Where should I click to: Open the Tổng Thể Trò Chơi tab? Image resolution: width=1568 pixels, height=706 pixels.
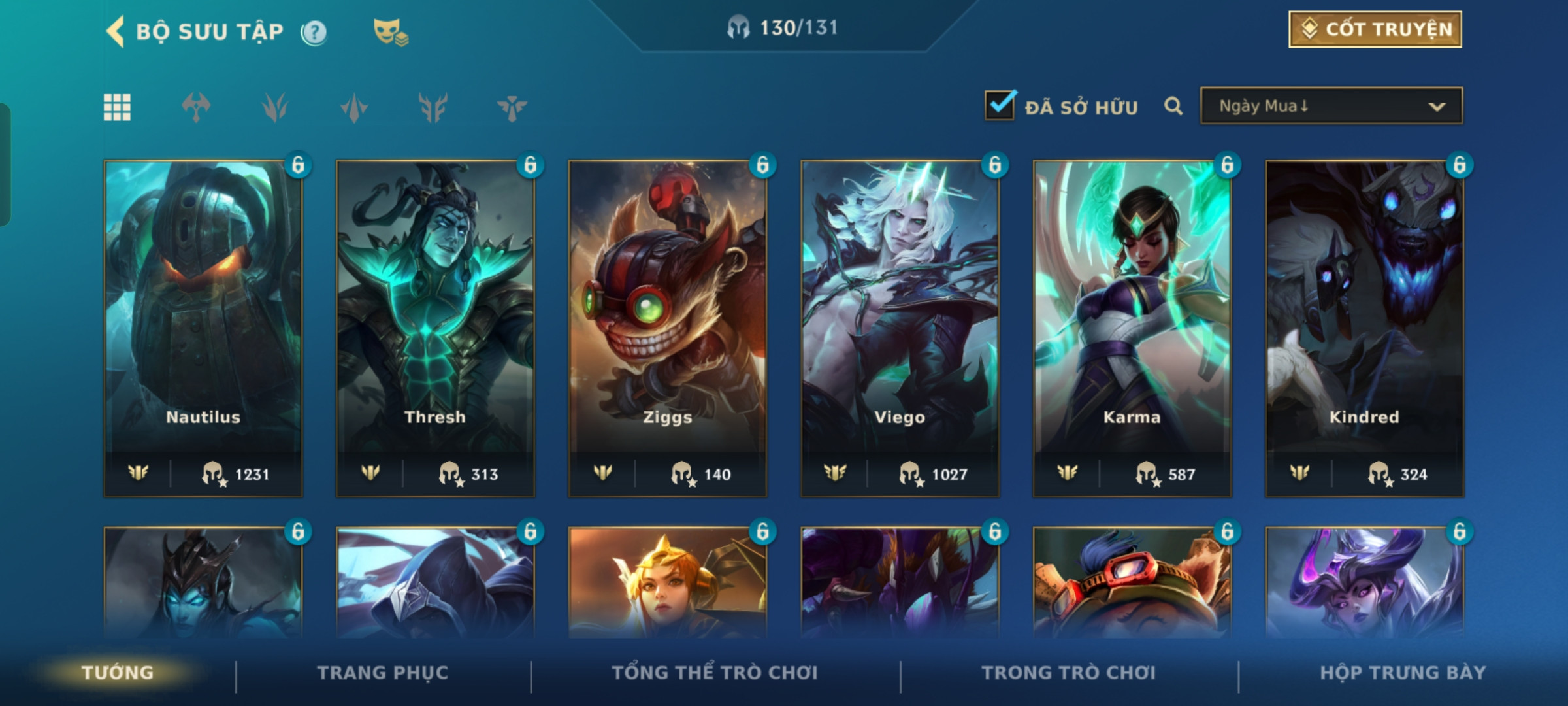(x=715, y=673)
